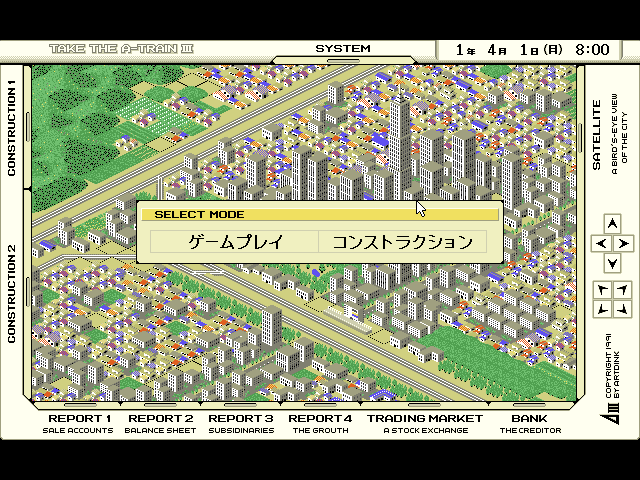Click the down-left diagonal arrow button
The image size is (640, 480).
601,309
